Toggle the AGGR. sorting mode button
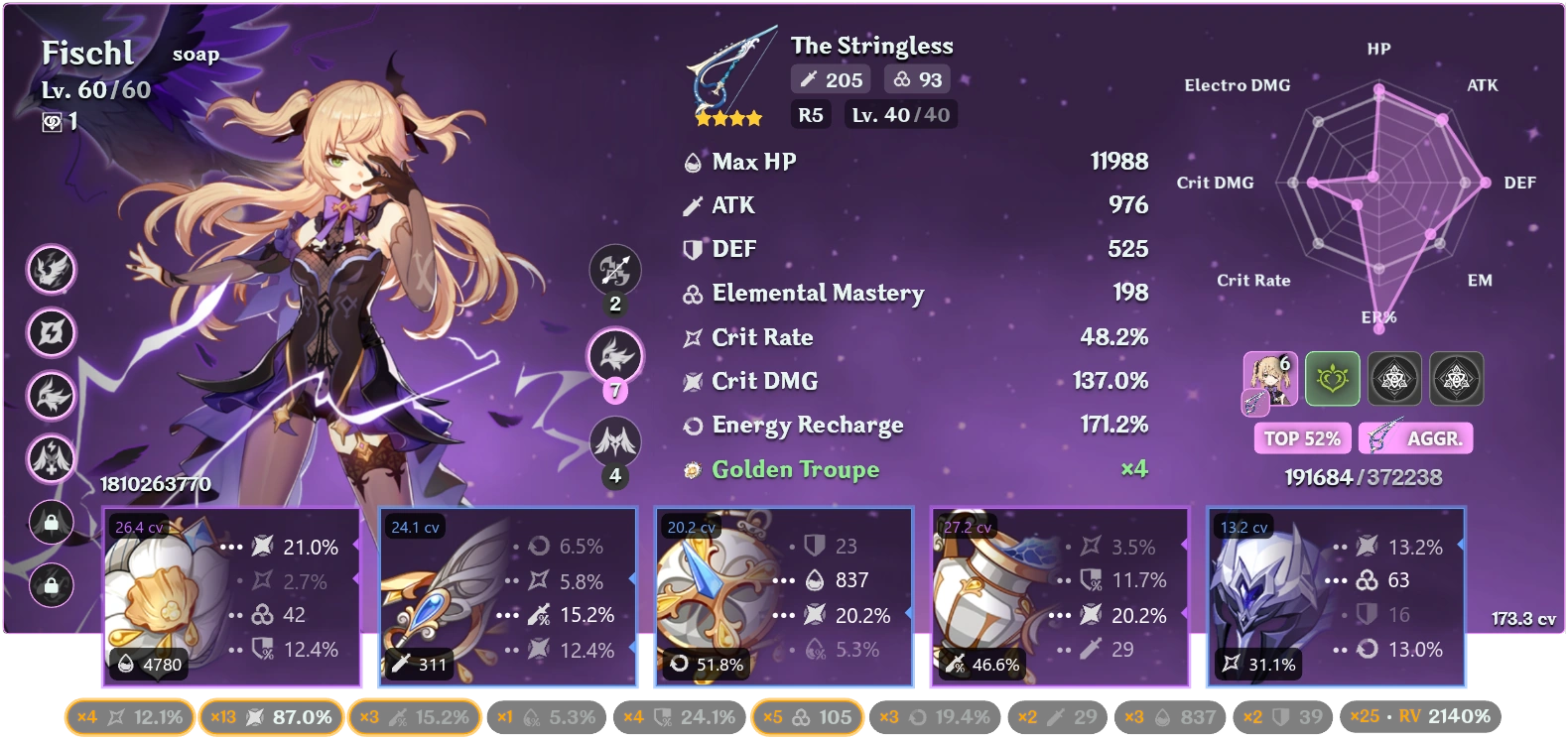 [x=1415, y=437]
